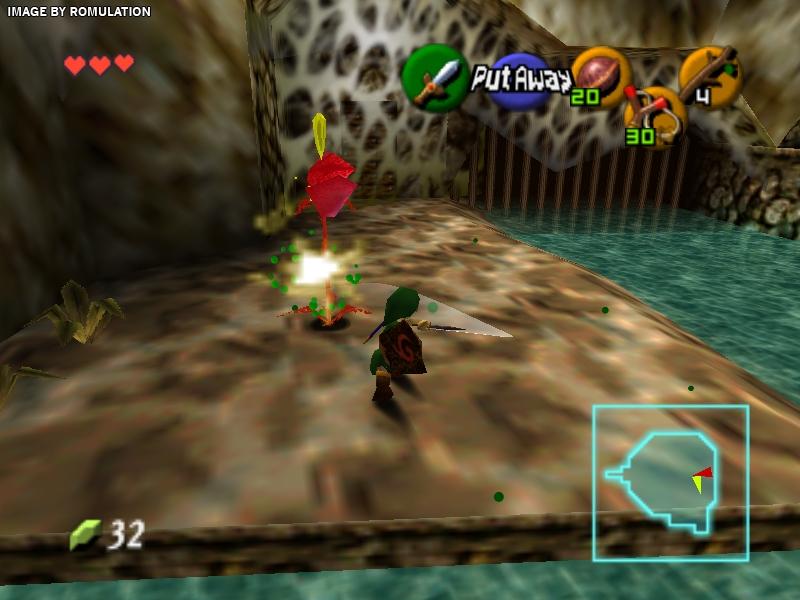Equip the slingshot item slot
This screenshot has width=800, height=600.
[654, 115]
